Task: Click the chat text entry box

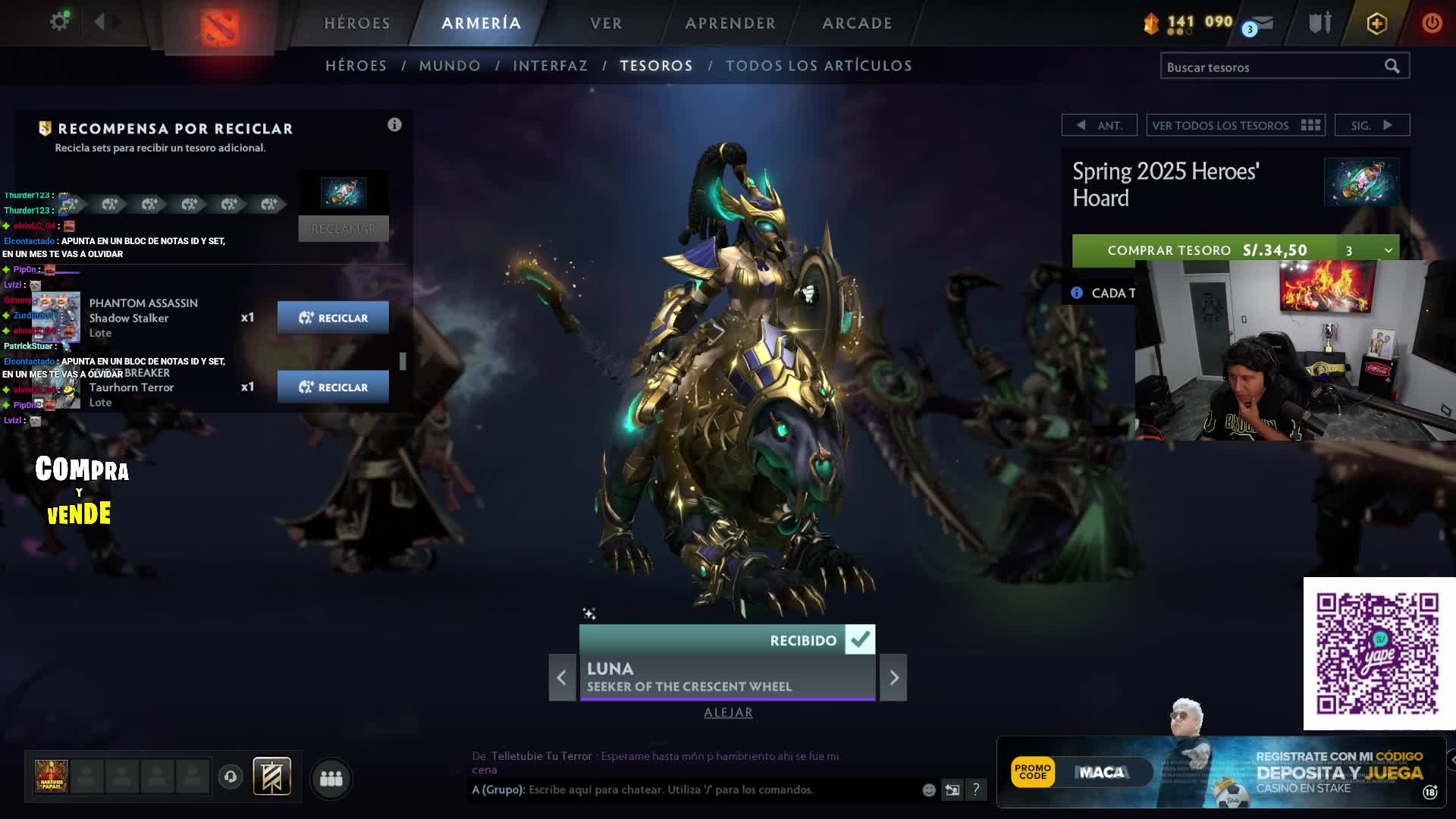Action: [720, 789]
